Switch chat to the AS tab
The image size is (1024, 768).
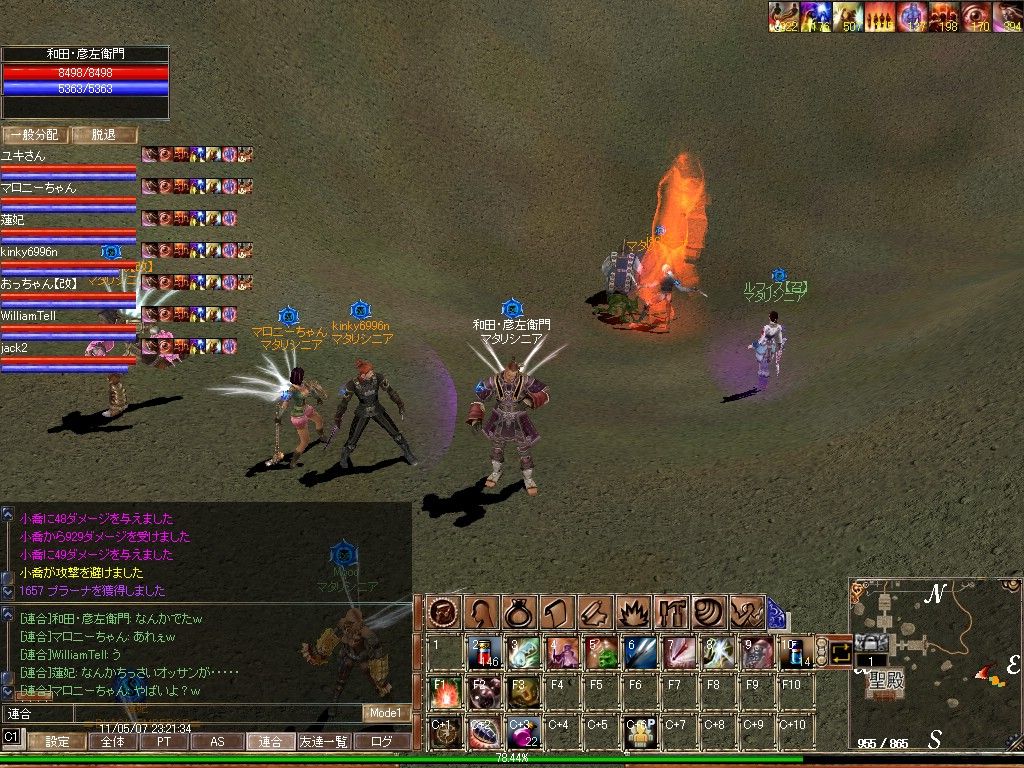pyautogui.click(x=216, y=742)
